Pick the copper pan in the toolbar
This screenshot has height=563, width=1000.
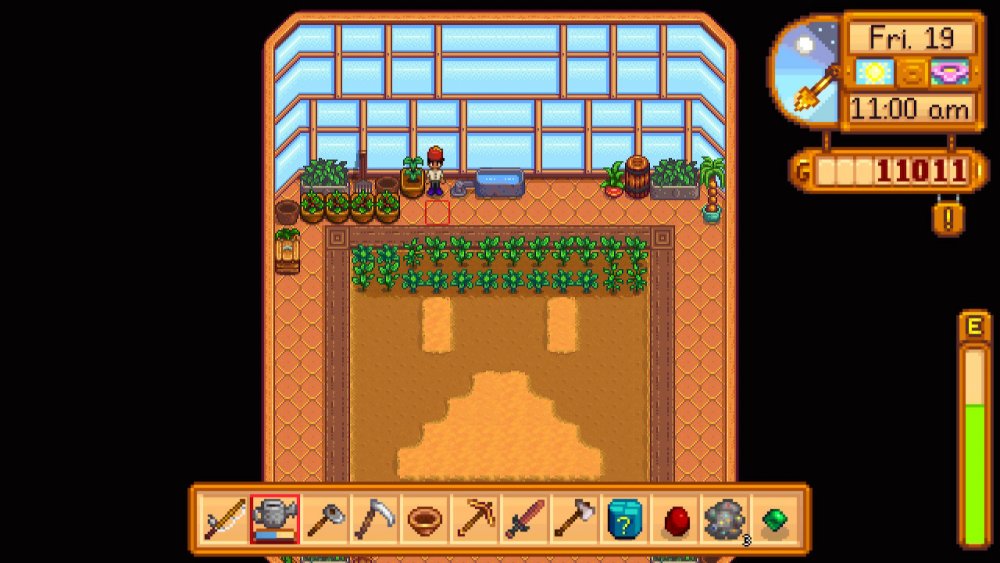pos(424,519)
